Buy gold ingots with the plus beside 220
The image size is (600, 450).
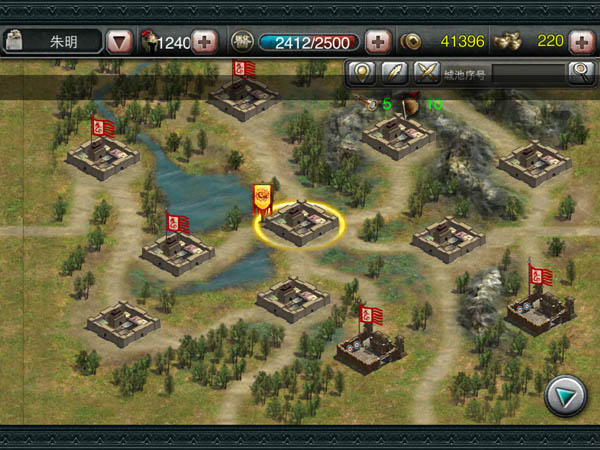[580, 42]
